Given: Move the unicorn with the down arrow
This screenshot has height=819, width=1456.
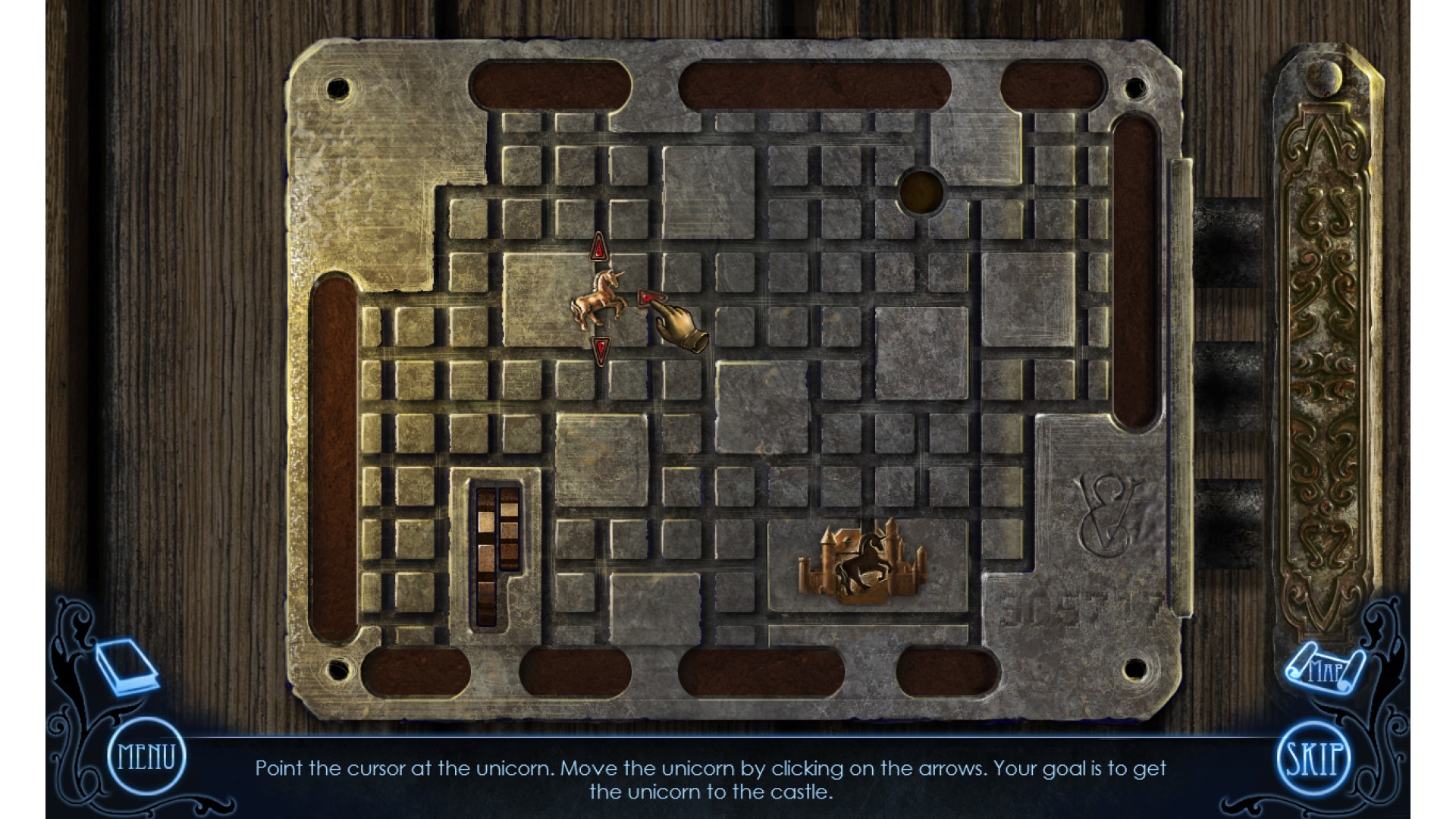Looking at the screenshot, I should 600,350.
